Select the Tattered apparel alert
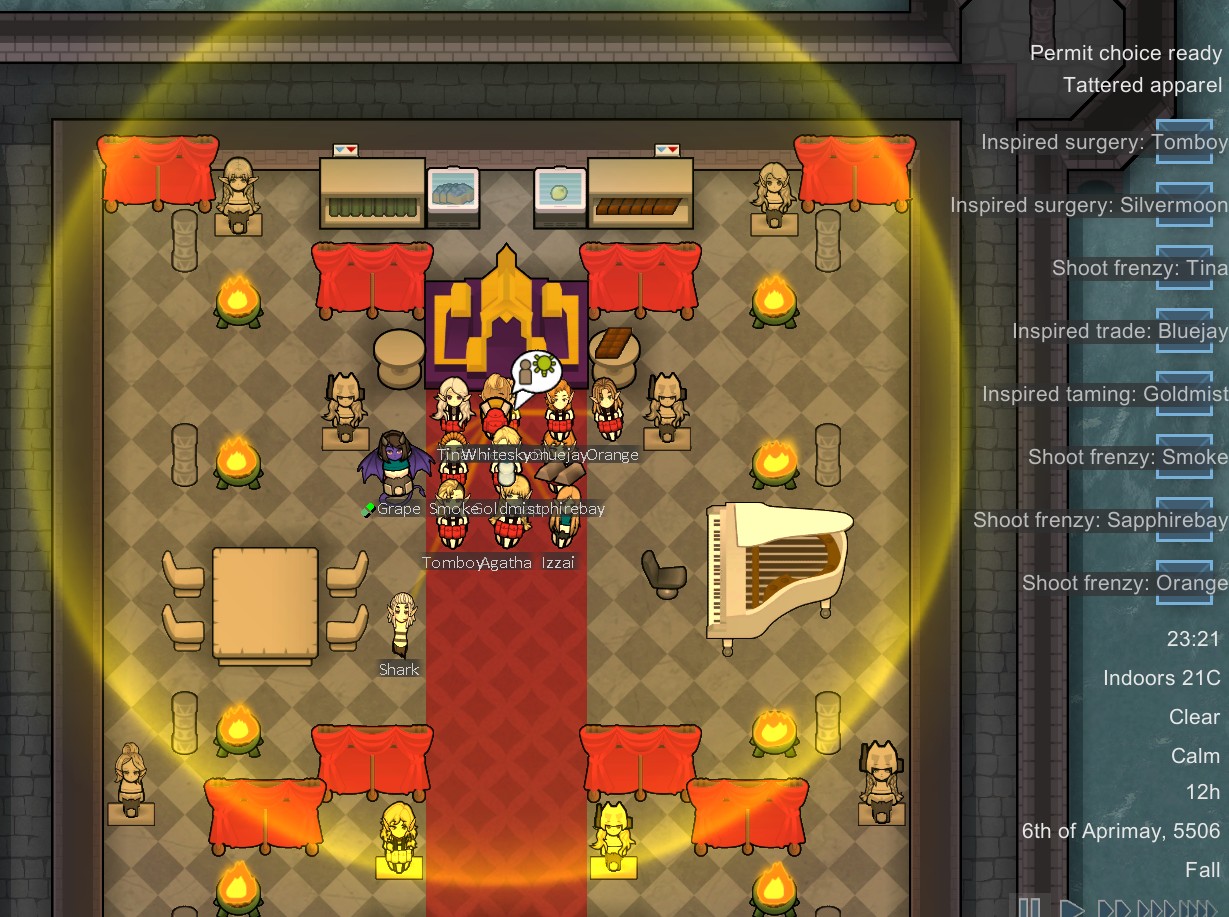 click(1142, 86)
